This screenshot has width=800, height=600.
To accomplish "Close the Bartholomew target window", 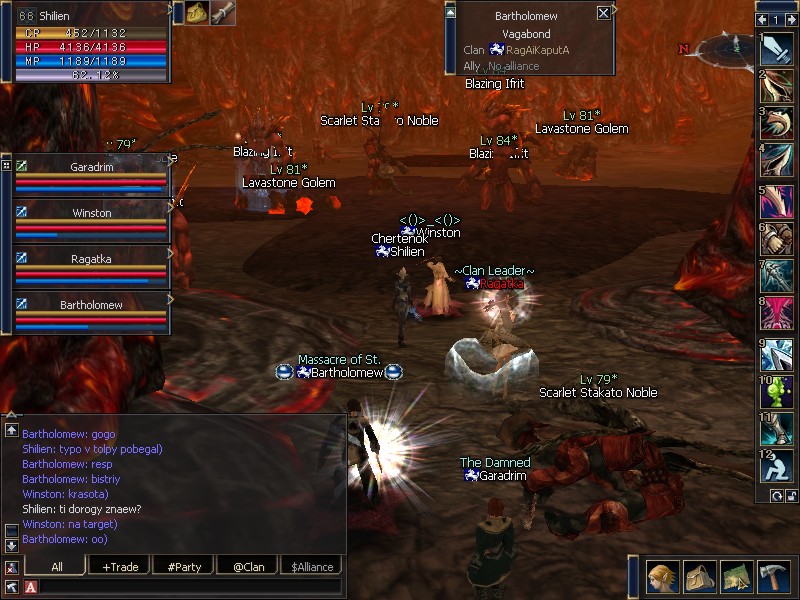I will 603,13.
